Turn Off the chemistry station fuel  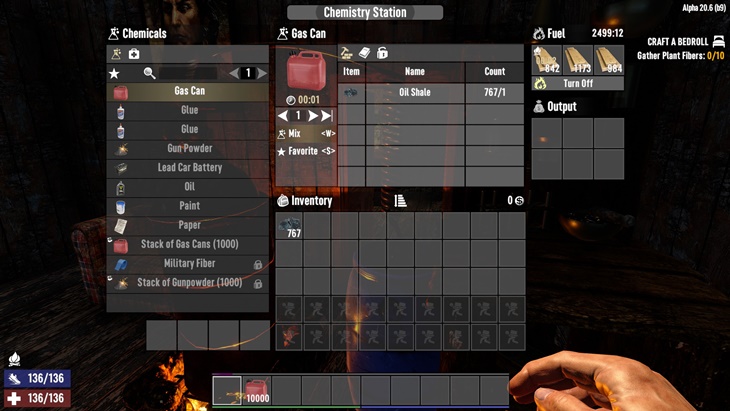577,84
